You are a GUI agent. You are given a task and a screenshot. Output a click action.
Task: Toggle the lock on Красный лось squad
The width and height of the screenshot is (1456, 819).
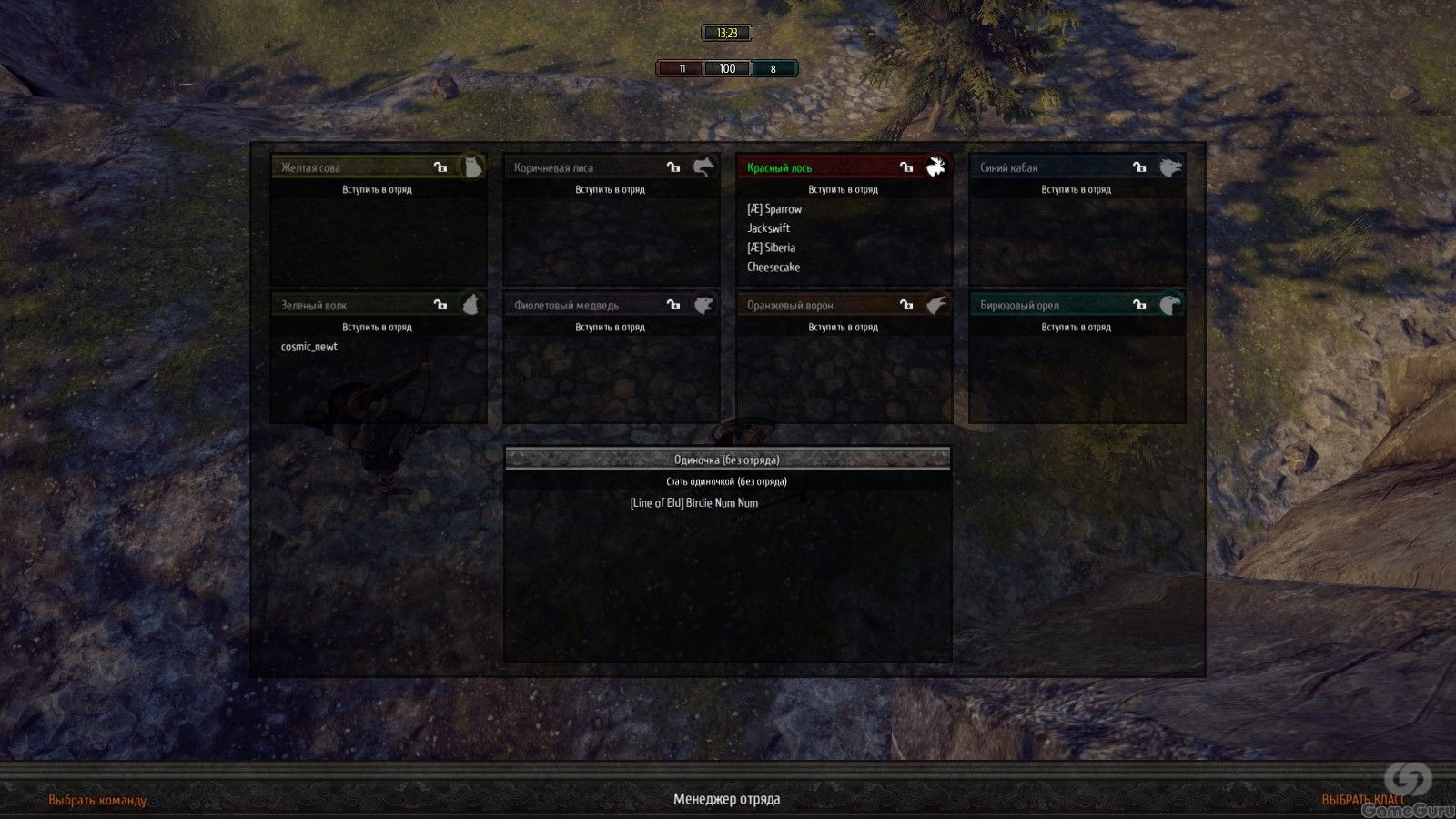[x=906, y=167]
